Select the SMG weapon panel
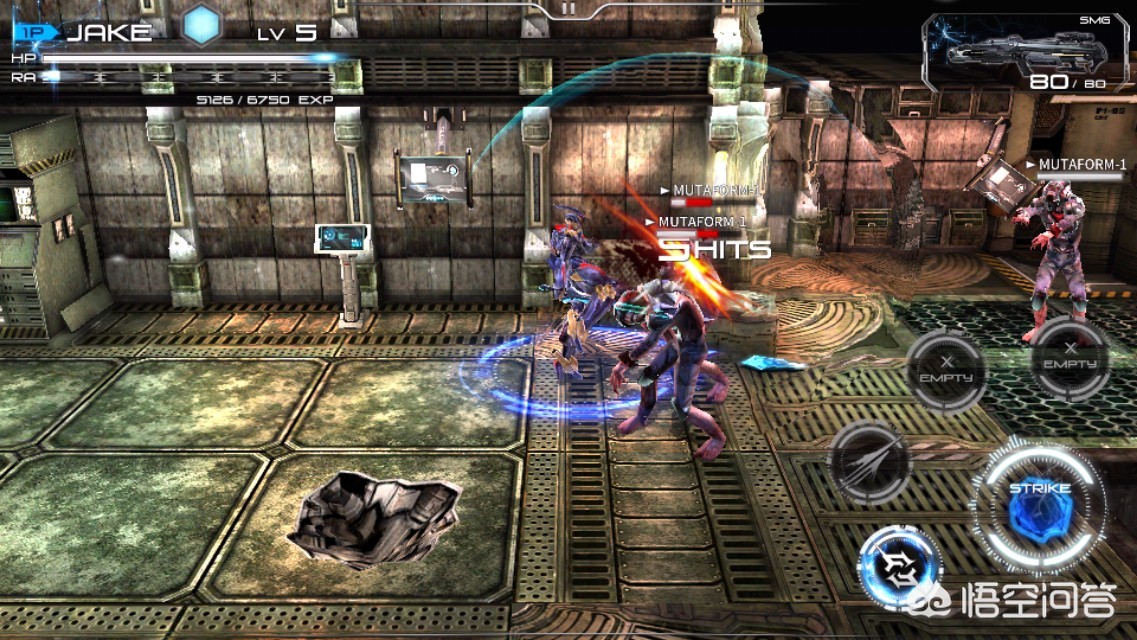Viewport: 1137px width, 640px height. [1024, 54]
